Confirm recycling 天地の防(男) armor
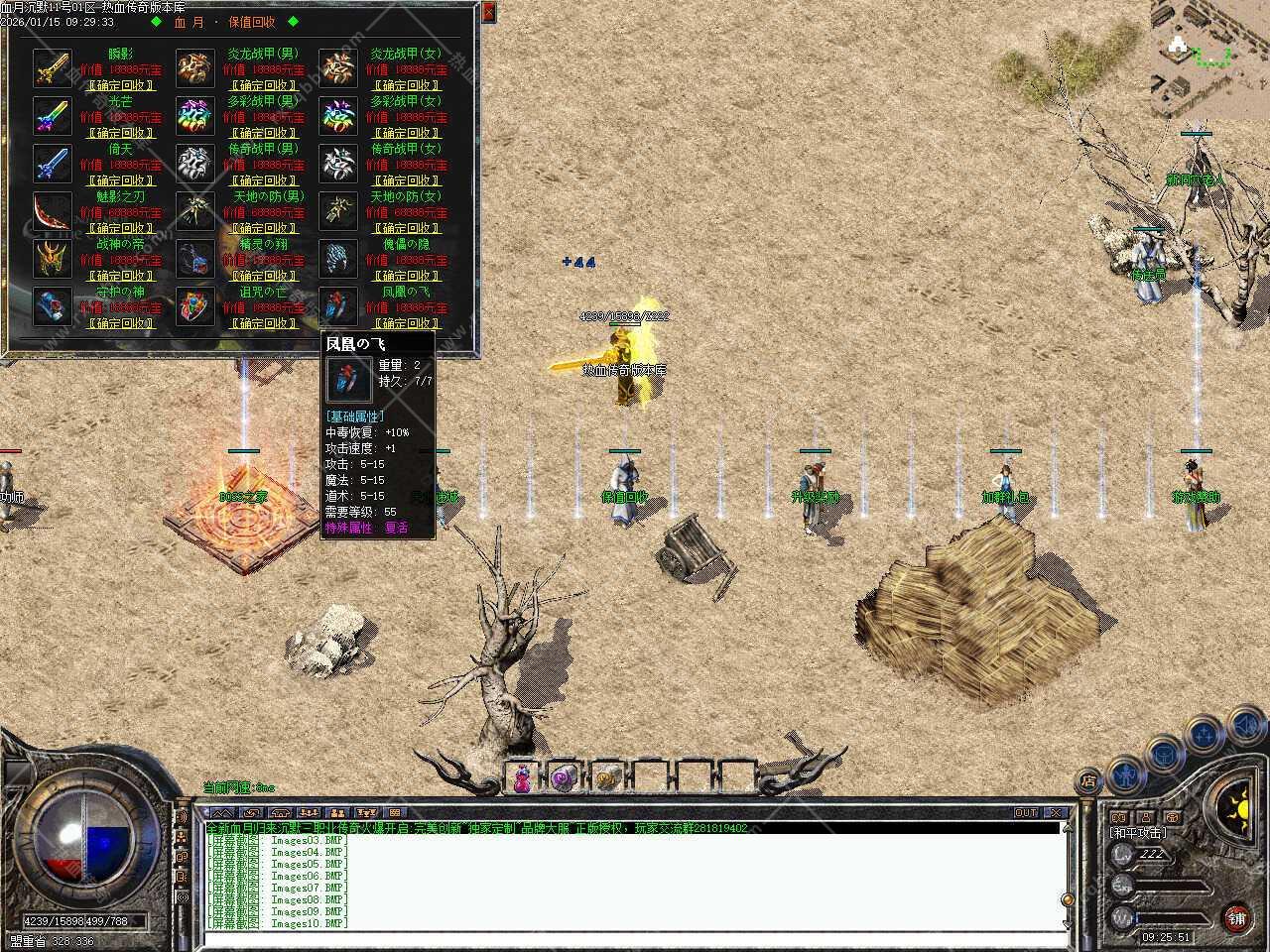This screenshot has height=952, width=1270. tap(263, 228)
